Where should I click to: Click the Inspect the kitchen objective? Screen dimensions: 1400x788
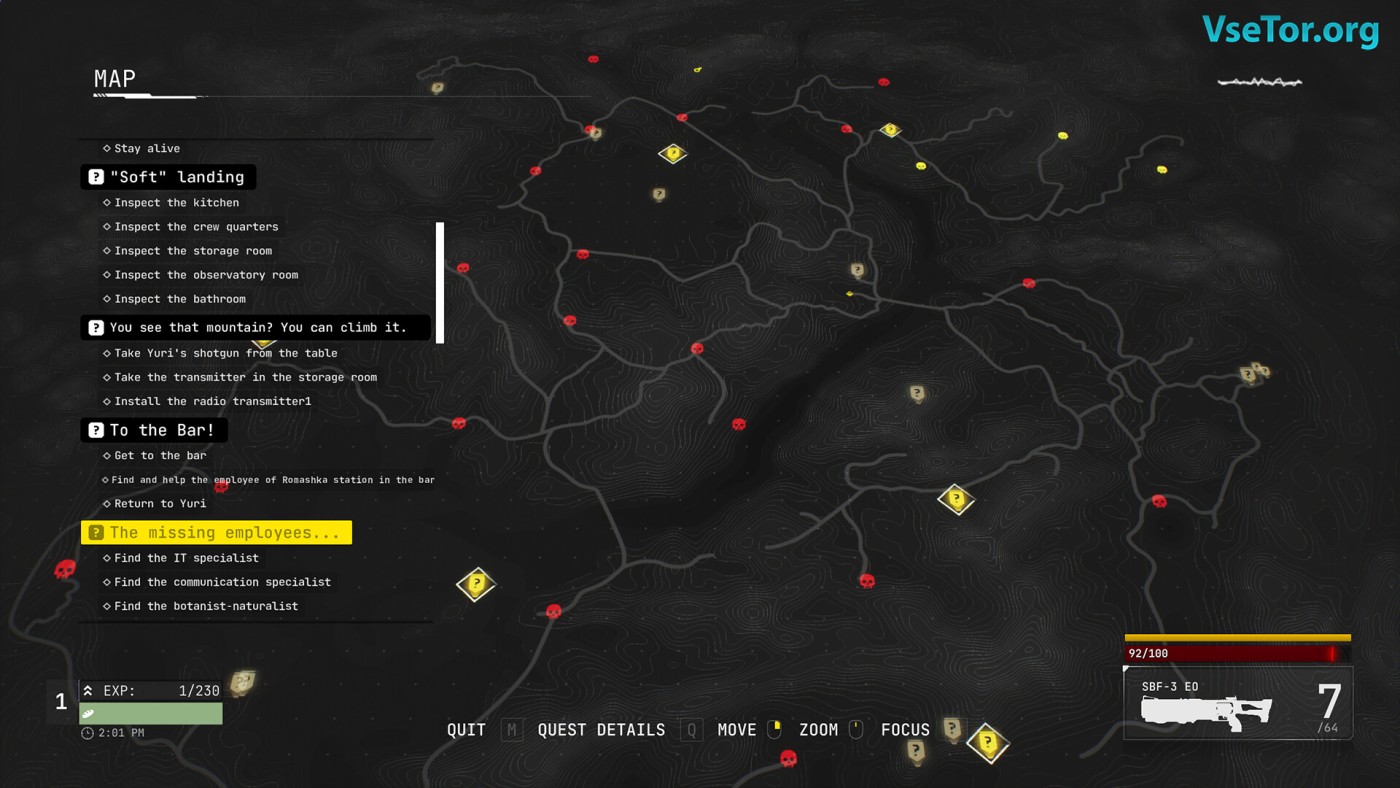click(176, 202)
